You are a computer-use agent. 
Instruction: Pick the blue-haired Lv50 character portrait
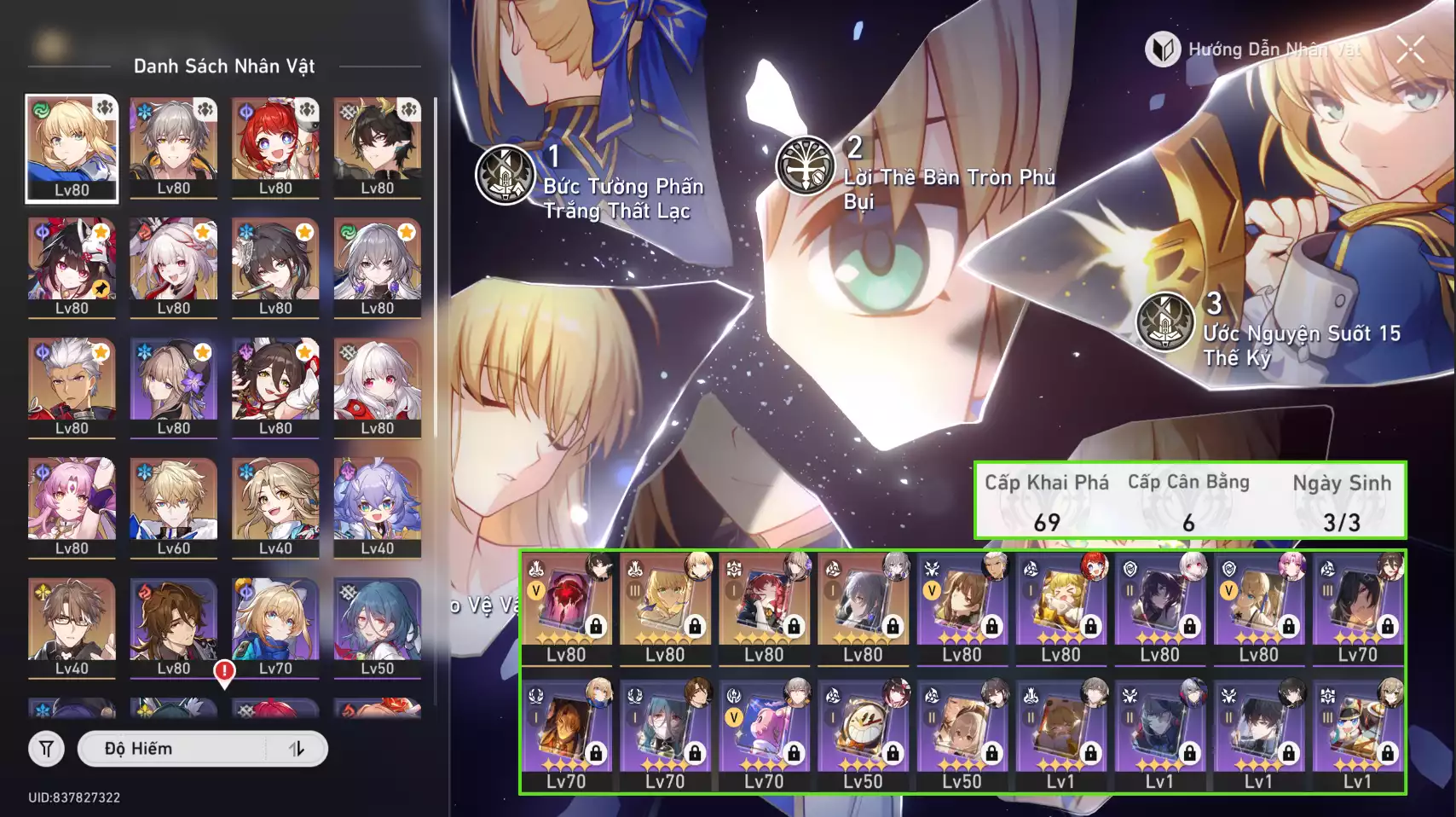click(x=377, y=628)
